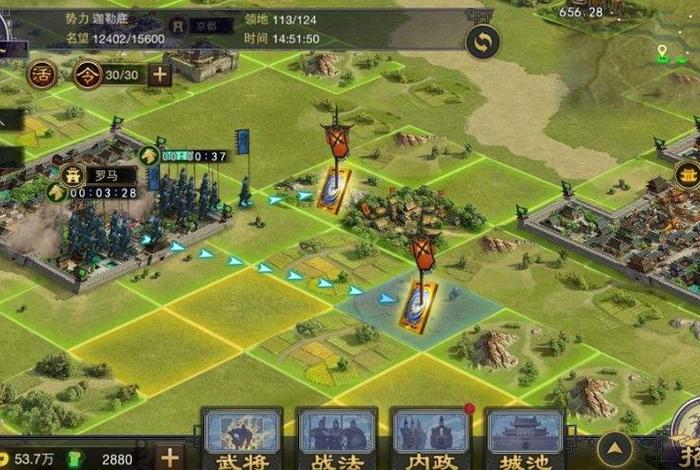
Task: Tap the gold city icon at right edge
Action: tap(687, 176)
